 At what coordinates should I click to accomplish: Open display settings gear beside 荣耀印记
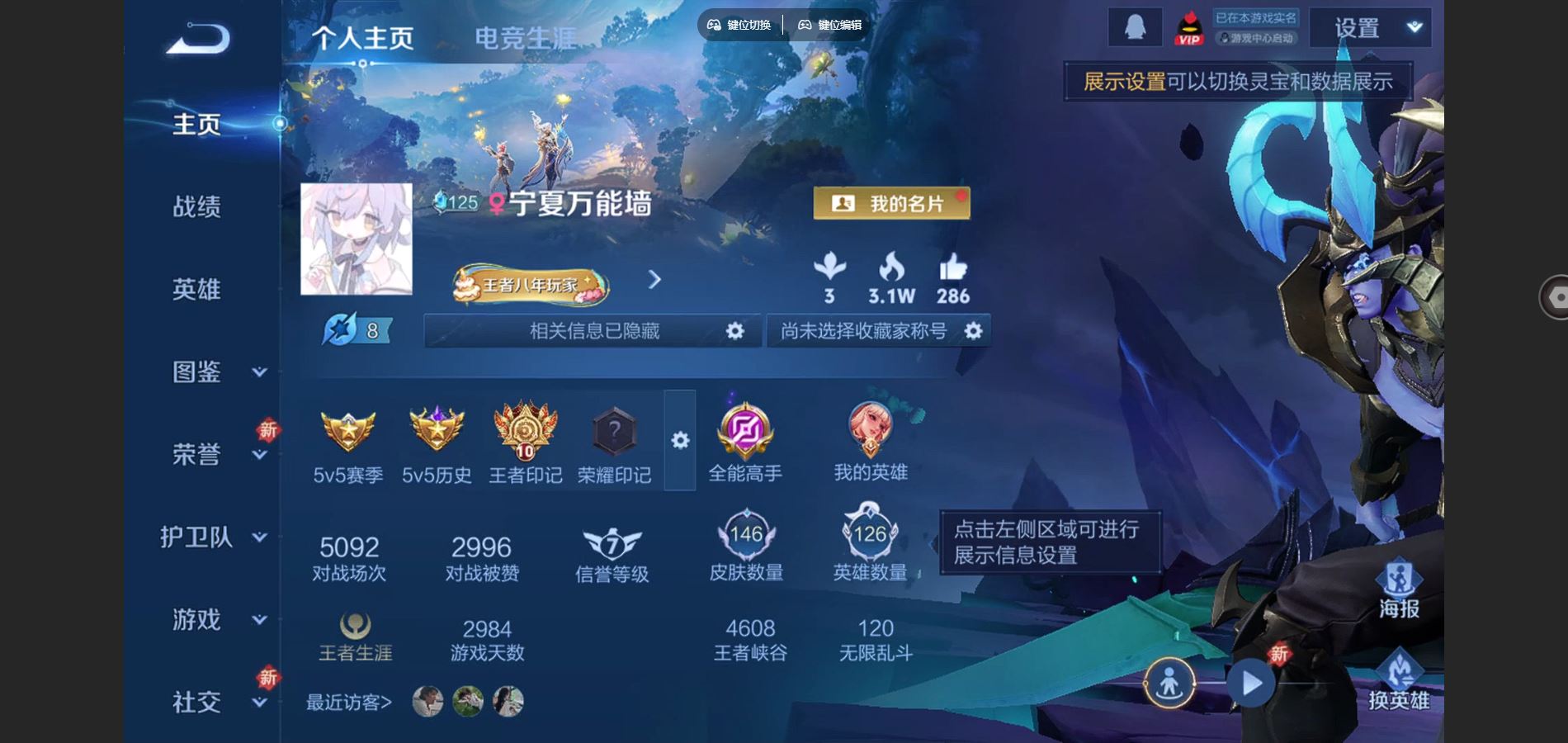[x=679, y=442]
